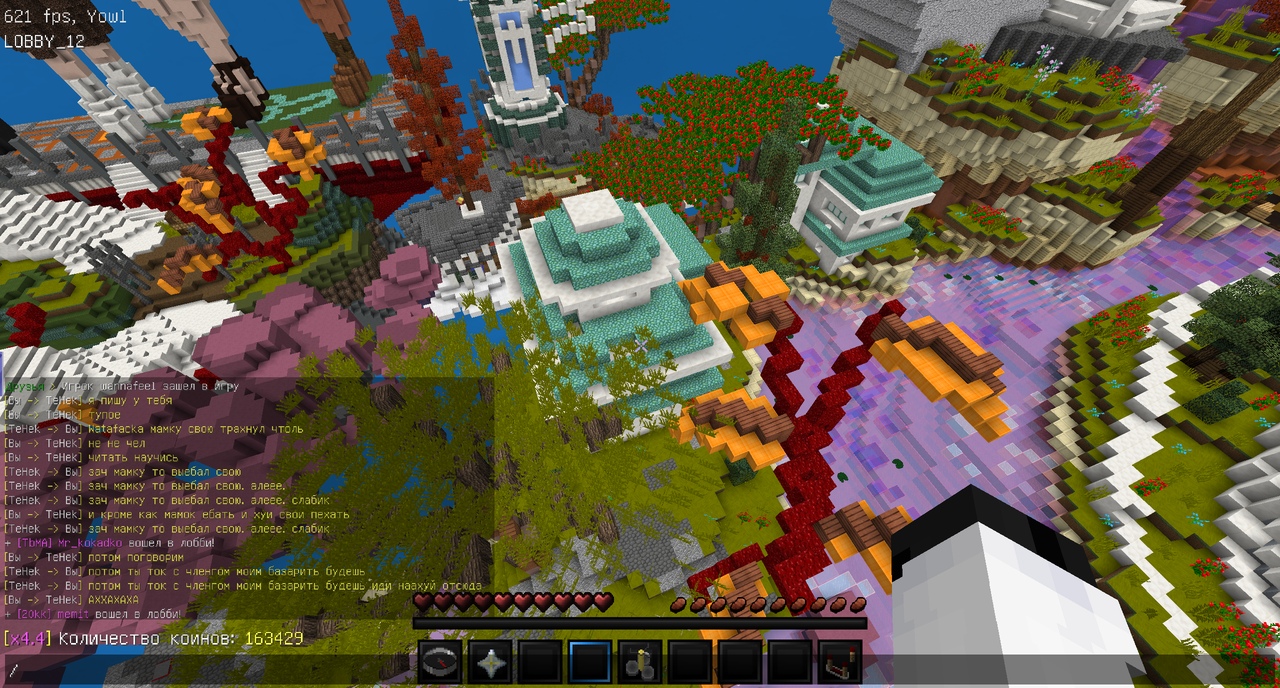
Task: Select the nether star hotbar slot
Action: [x=490, y=662]
